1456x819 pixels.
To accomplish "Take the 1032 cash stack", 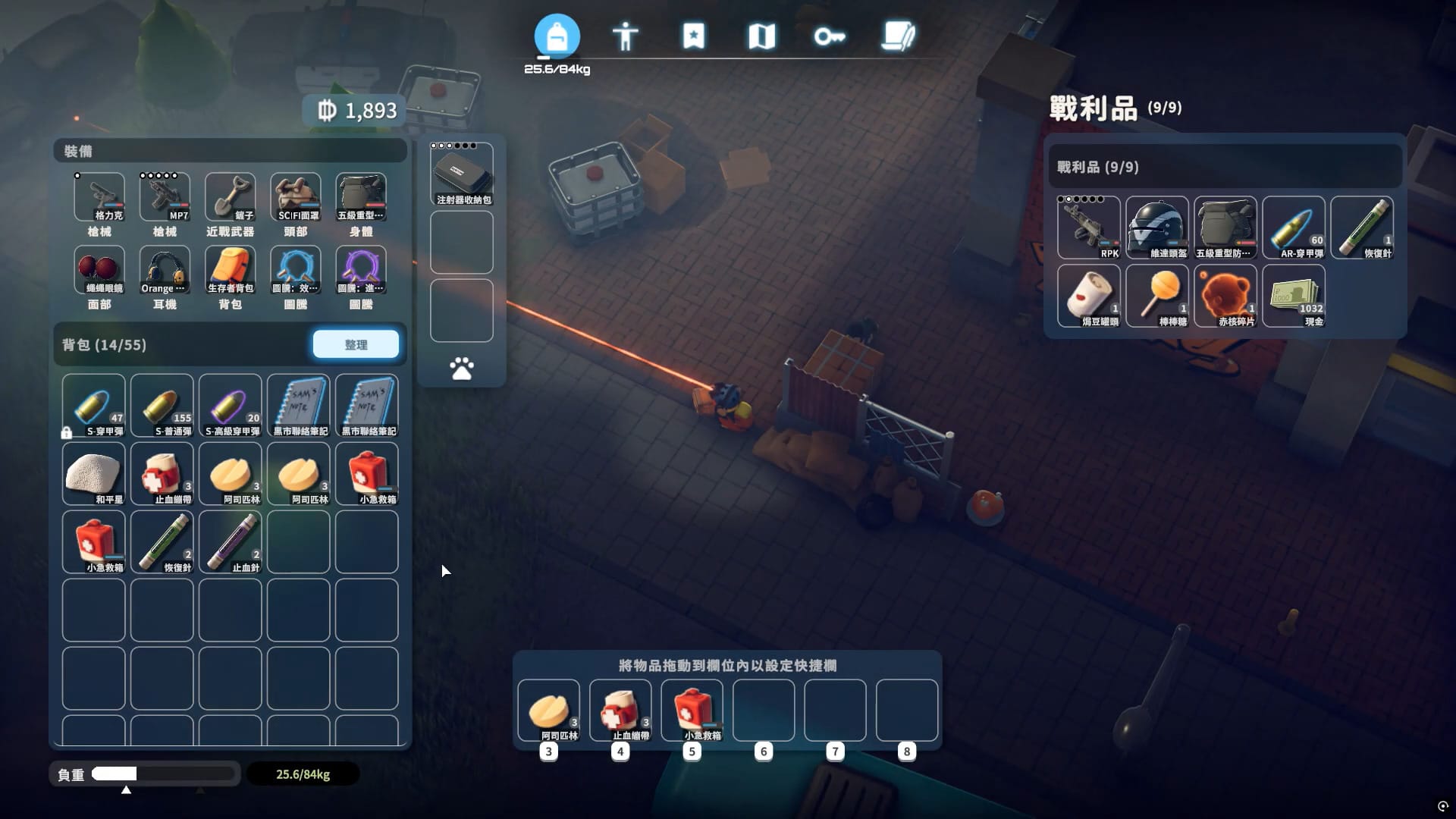I will tap(1294, 296).
